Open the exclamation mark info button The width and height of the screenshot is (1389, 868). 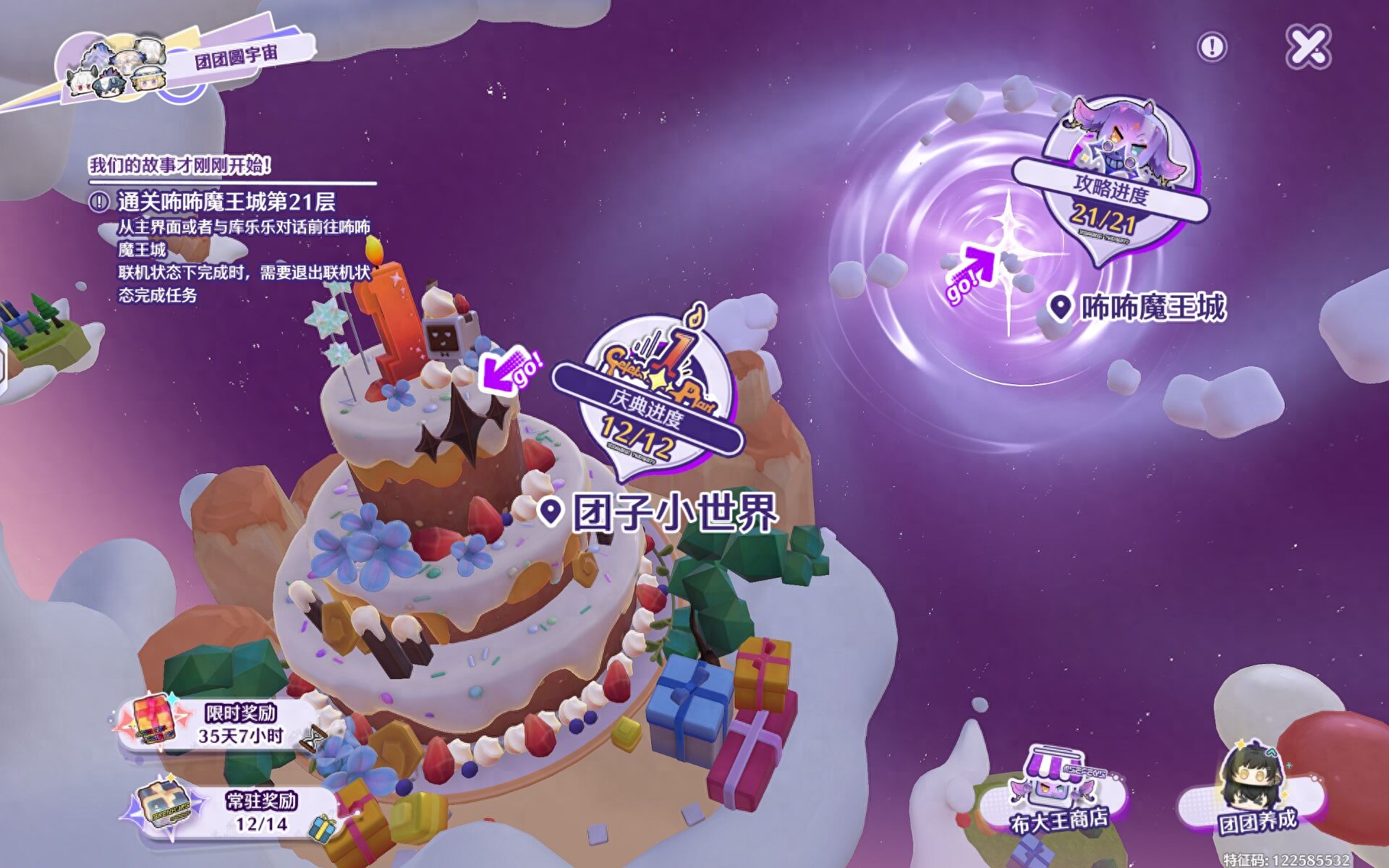point(1212,48)
